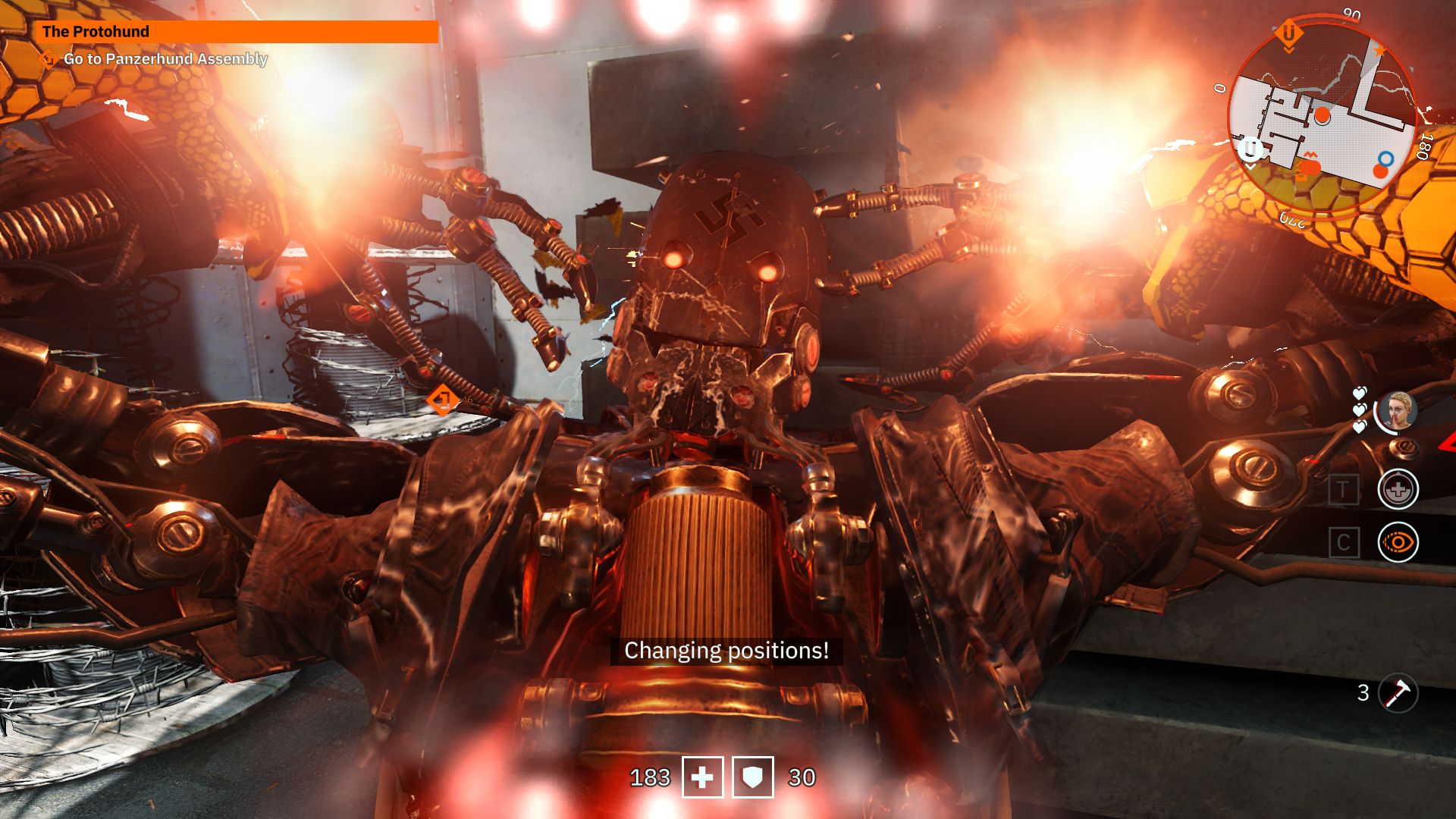The height and width of the screenshot is (819, 1456).
Task: Activate the pep signal cross ability
Action: point(1398,489)
